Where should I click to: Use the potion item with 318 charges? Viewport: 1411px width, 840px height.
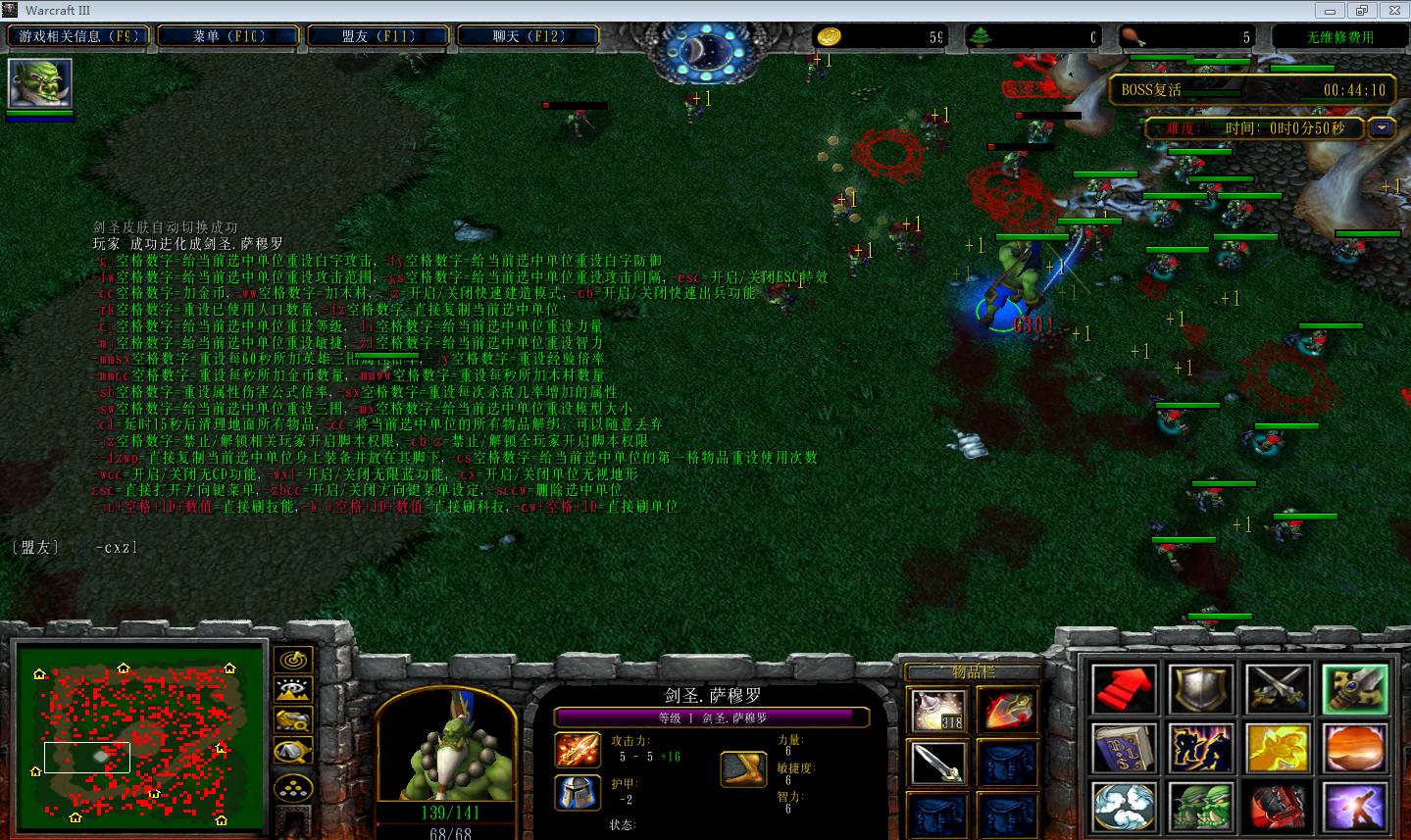pos(938,710)
